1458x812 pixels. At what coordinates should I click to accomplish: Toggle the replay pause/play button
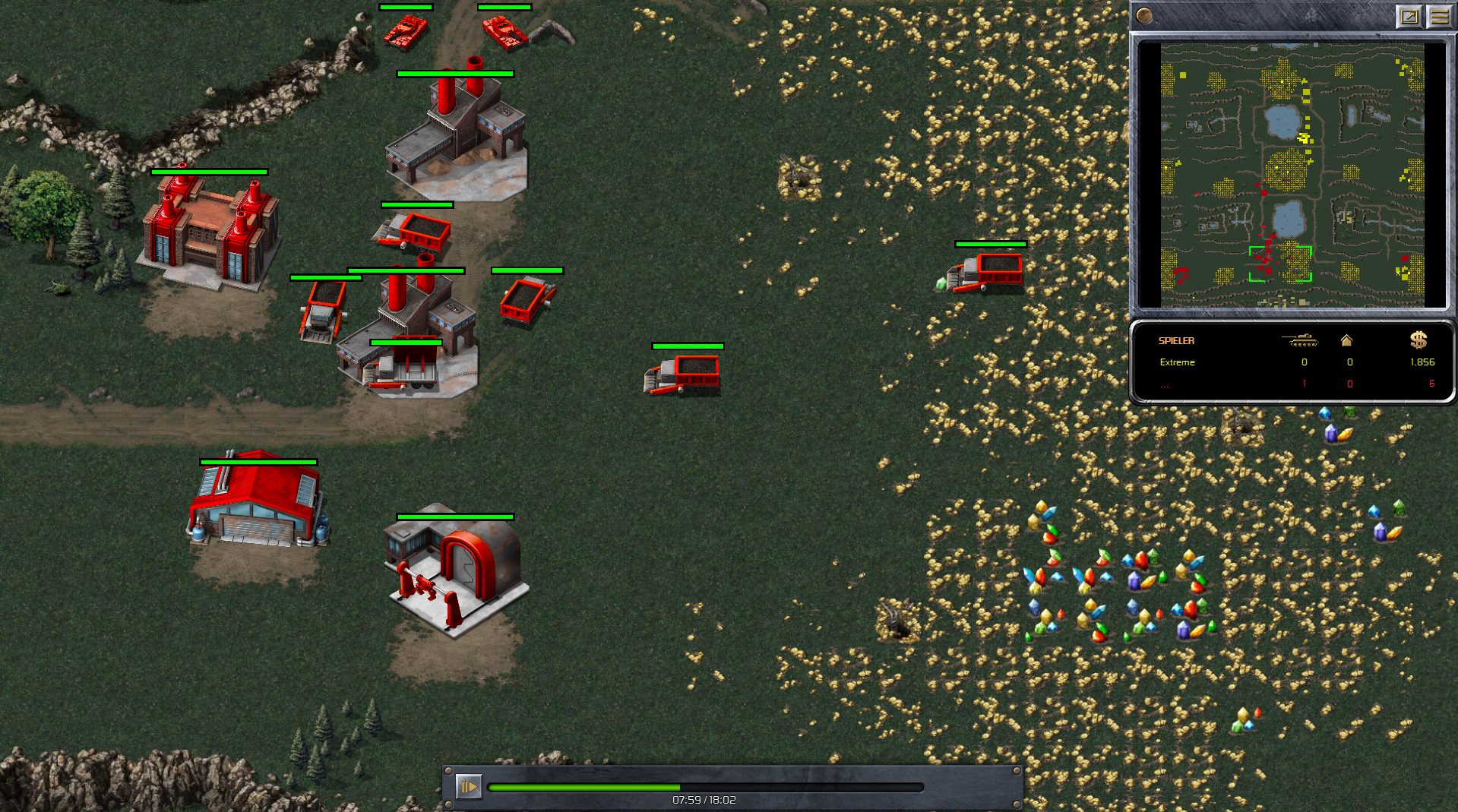coord(468,786)
